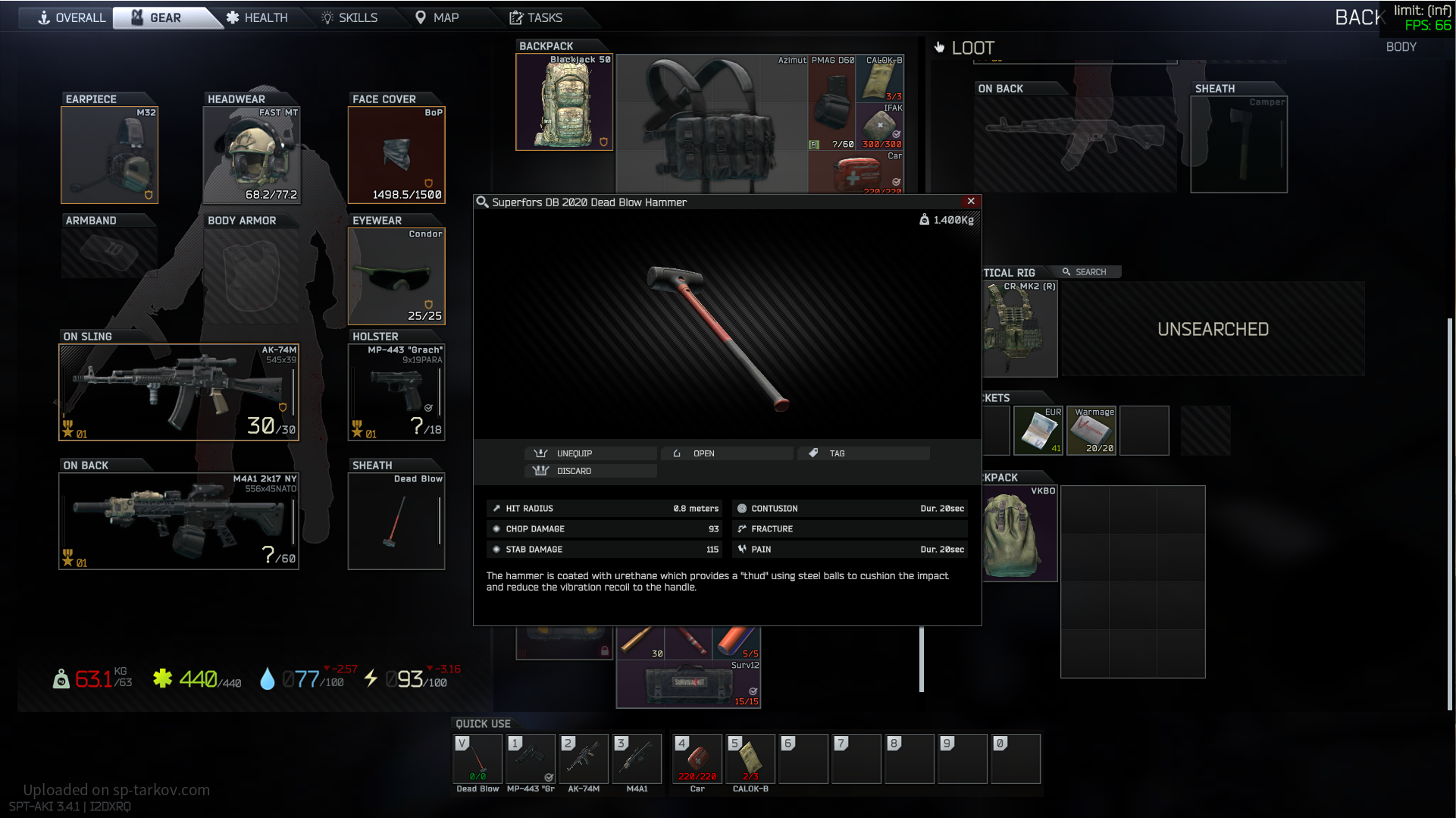Select the Blackjack 50 backpack slot

coord(564,102)
